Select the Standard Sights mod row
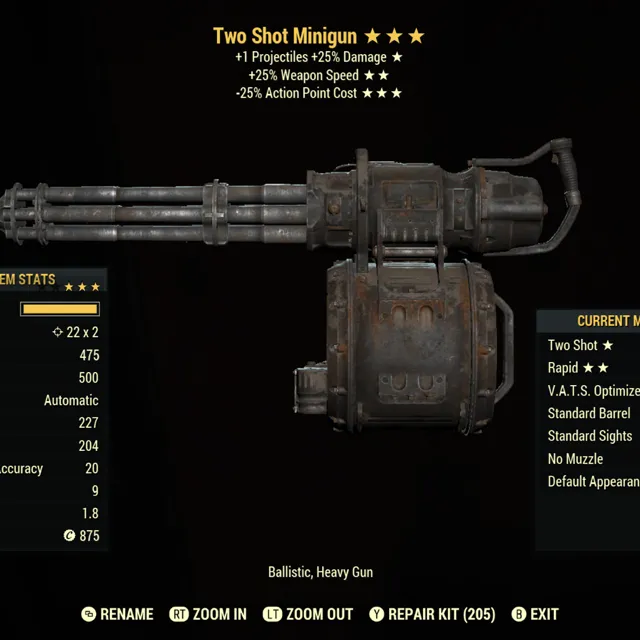Image resolution: width=640 pixels, height=640 pixels. (590, 436)
